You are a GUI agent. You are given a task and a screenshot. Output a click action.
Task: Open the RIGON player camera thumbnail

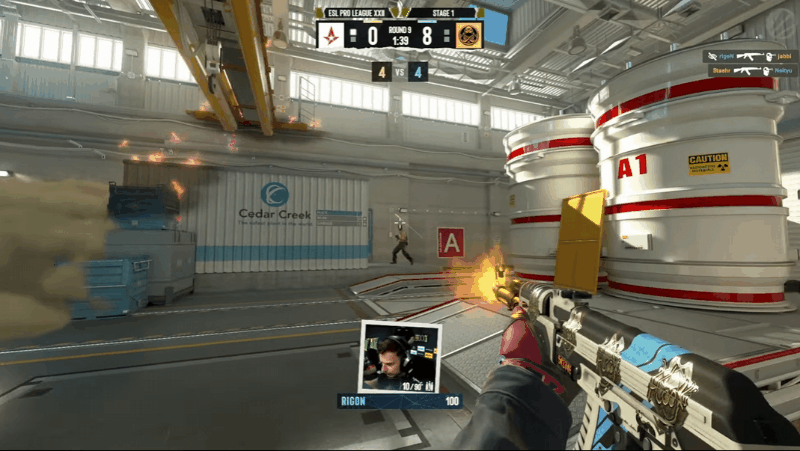click(x=400, y=357)
